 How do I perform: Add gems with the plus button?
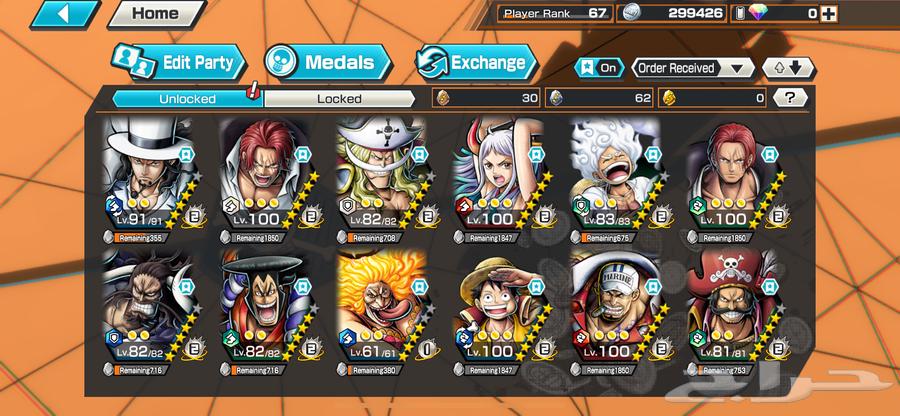tap(827, 13)
